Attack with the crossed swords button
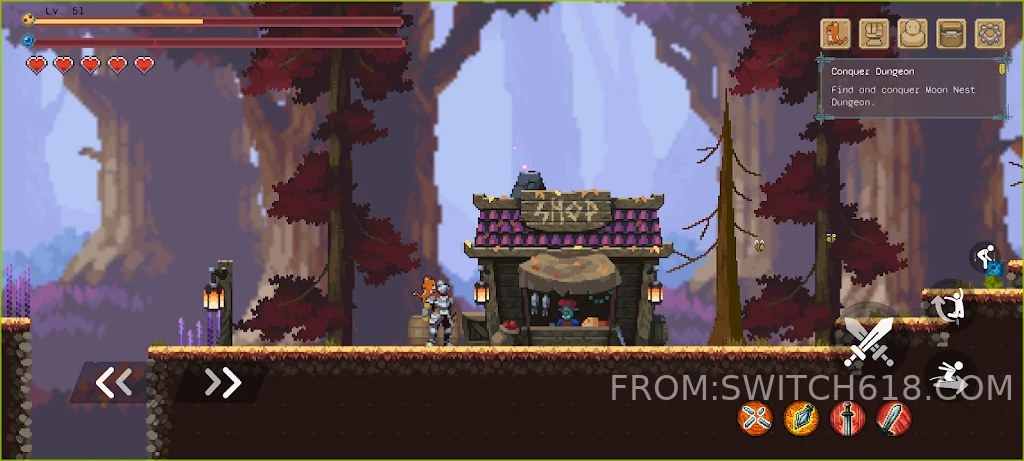 pyautogui.click(x=868, y=341)
